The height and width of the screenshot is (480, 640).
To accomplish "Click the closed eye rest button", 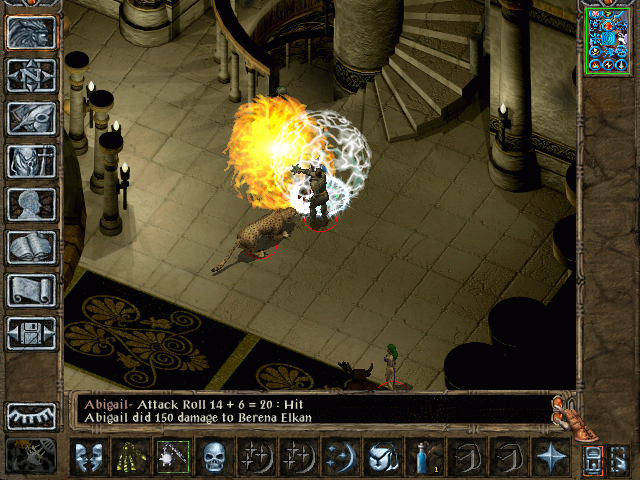I will (31, 416).
